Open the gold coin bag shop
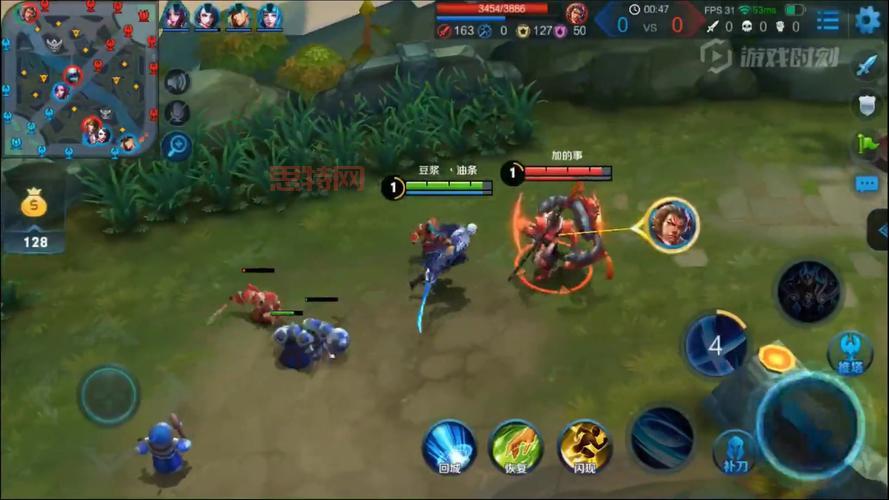The width and height of the screenshot is (889, 500). click(x=36, y=206)
